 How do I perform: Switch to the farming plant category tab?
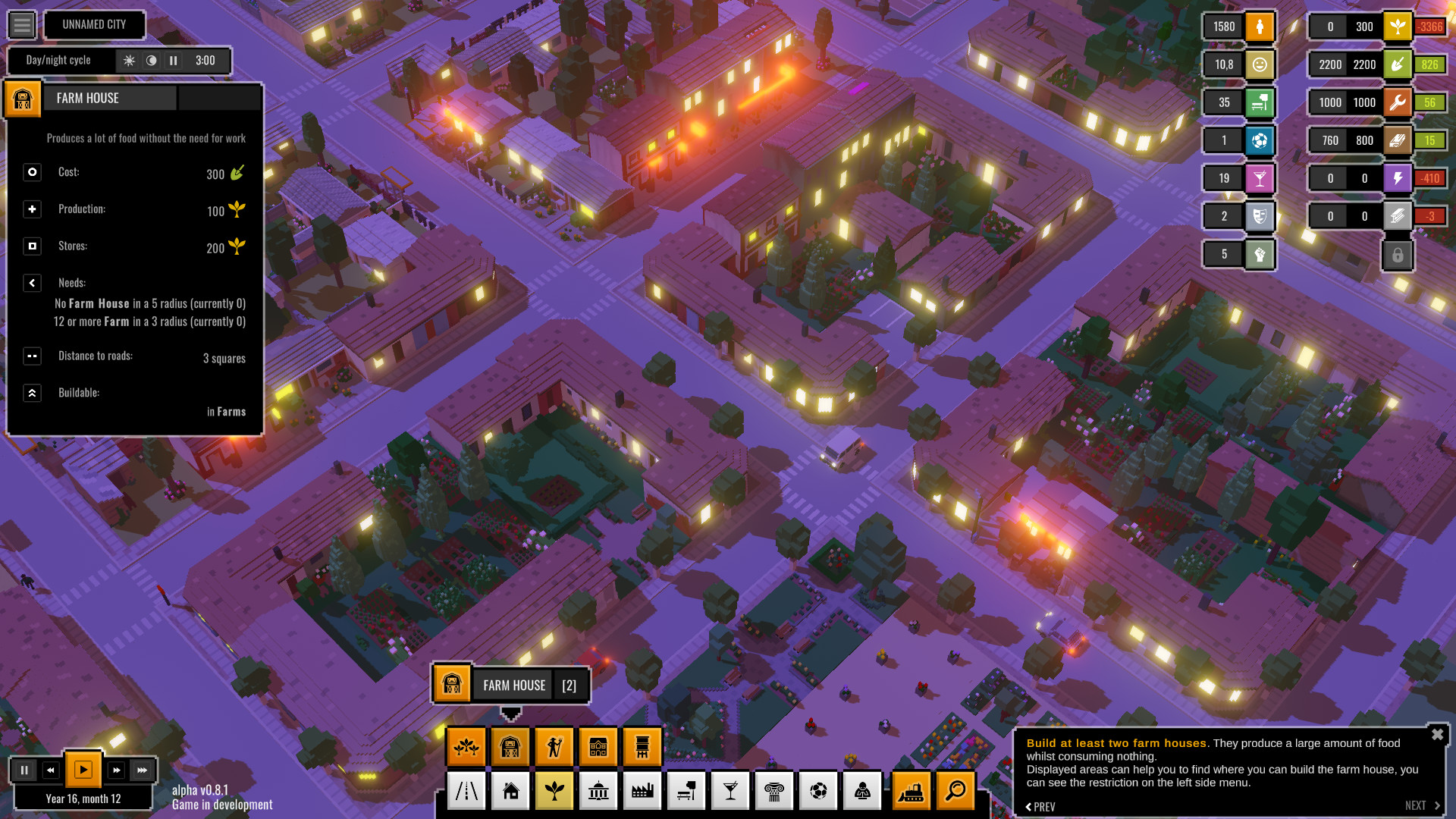tap(554, 790)
